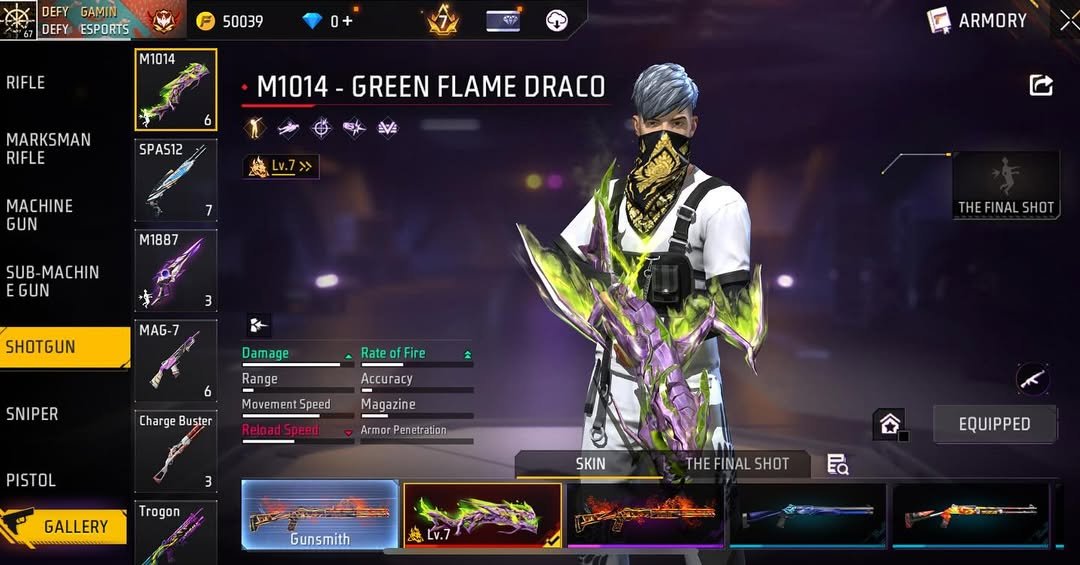Click the Lv.7 upgrade button
The height and width of the screenshot is (565, 1080).
point(281,166)
